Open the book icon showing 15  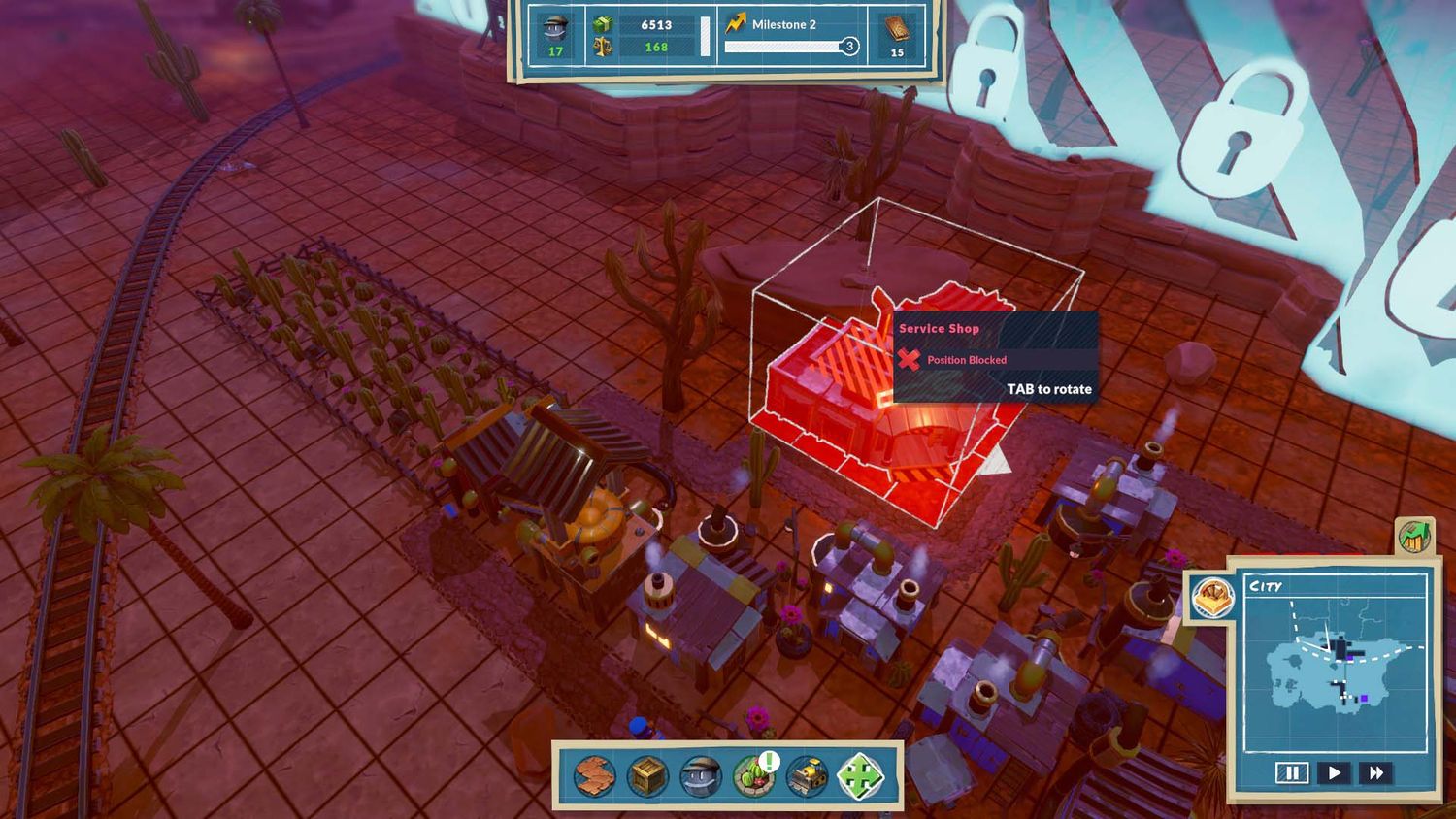click(897, 35)
